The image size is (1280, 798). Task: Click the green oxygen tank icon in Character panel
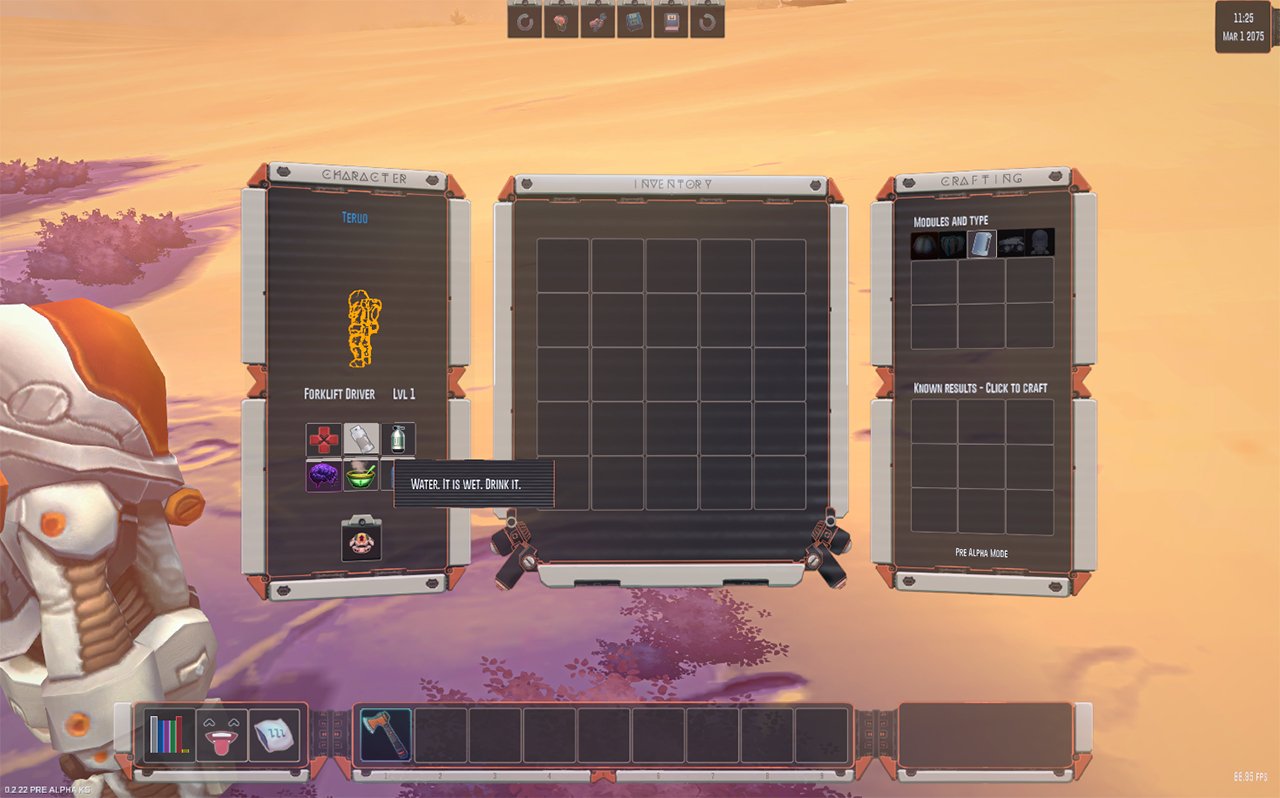tap(398, 440)
